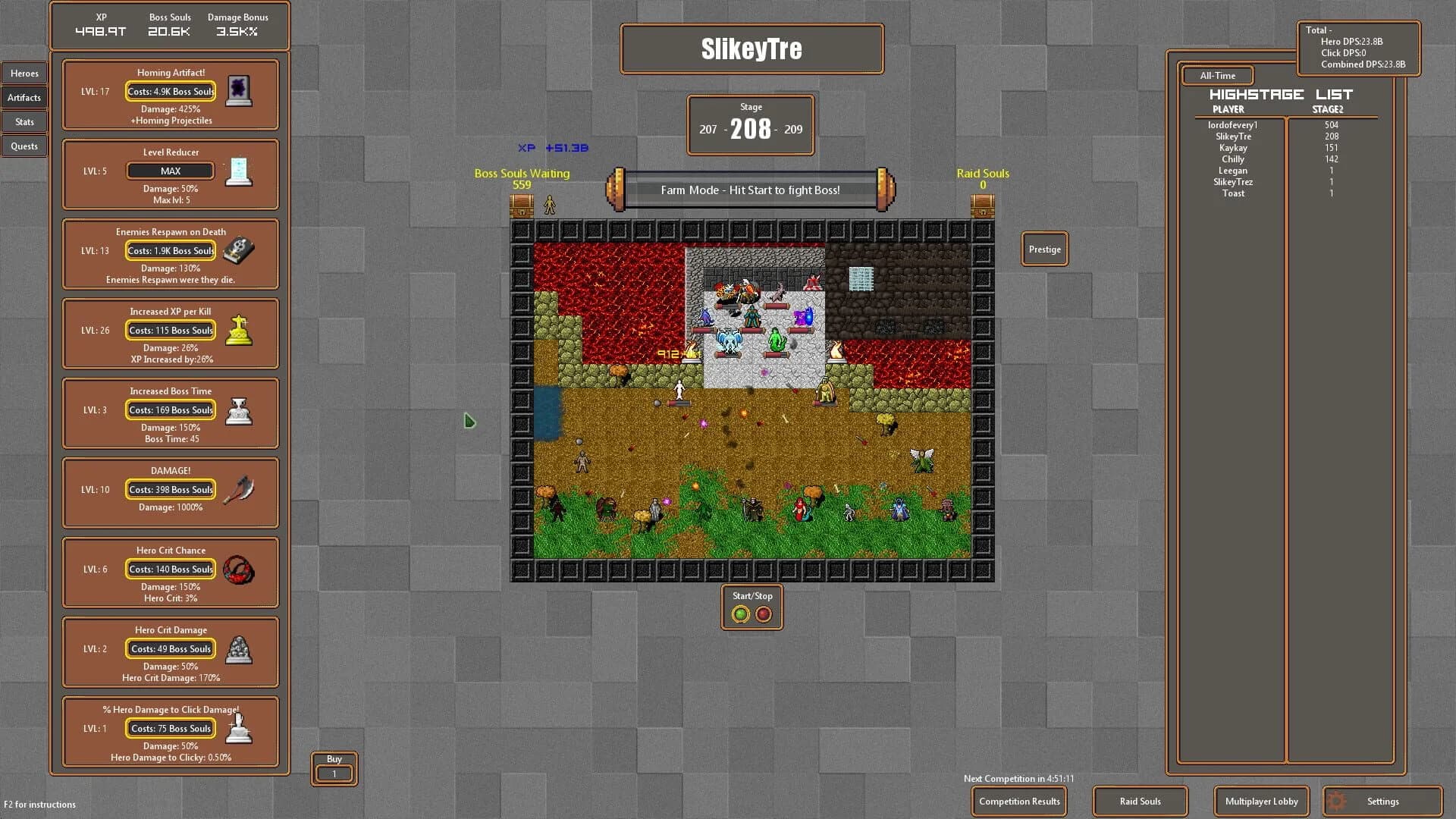Image resolution: width=1456 pixels, height=819 pixels.
Task: Switch to the Heroes tab
Action: (x=24, y=73)
